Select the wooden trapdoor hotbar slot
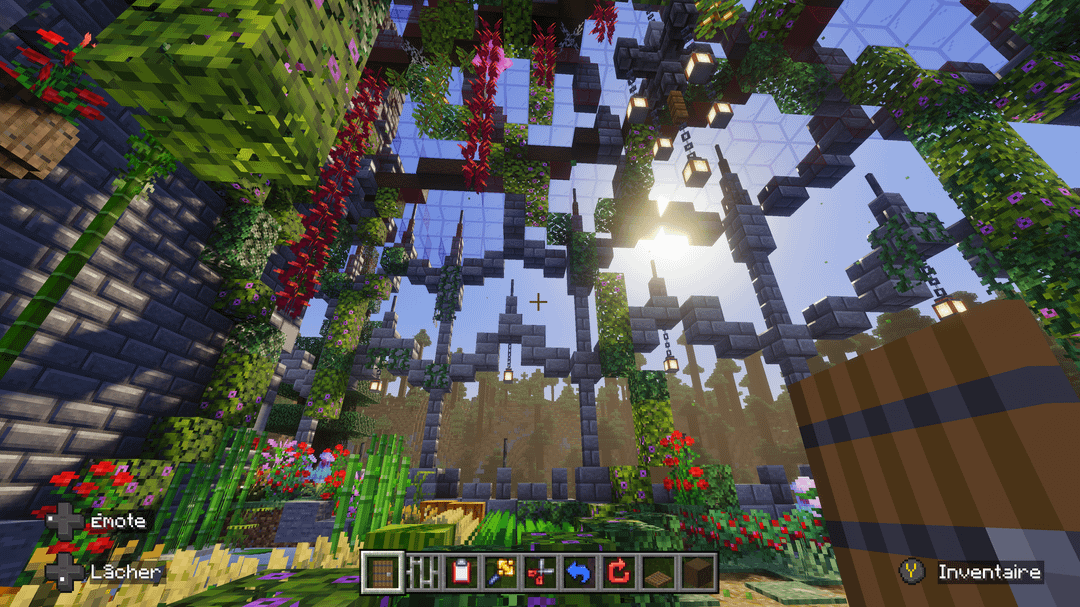The width and height of the screenshot is (1080, 607). (657, 573)
